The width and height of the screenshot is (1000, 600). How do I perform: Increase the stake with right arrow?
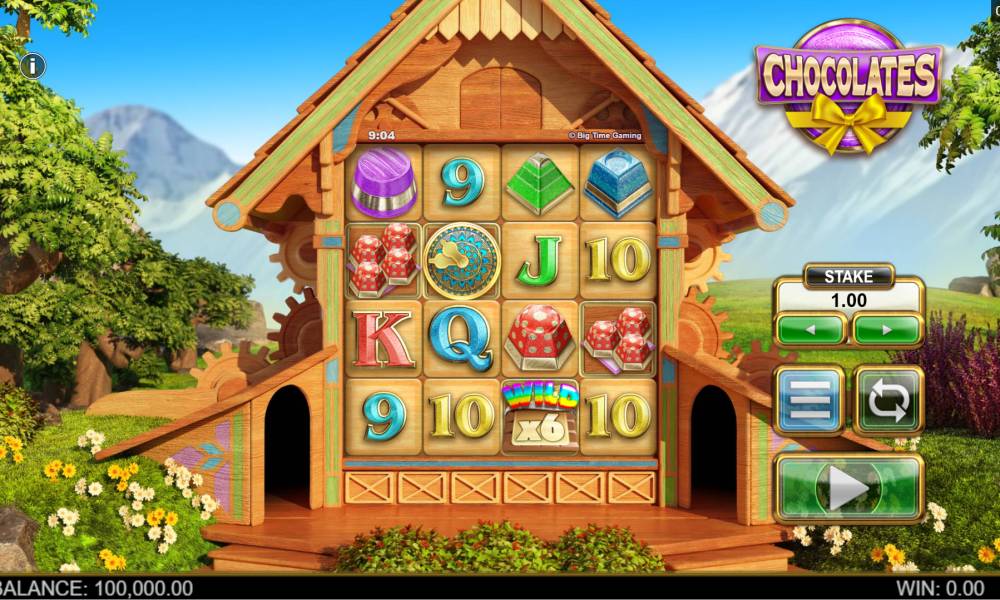coord(886,329)
